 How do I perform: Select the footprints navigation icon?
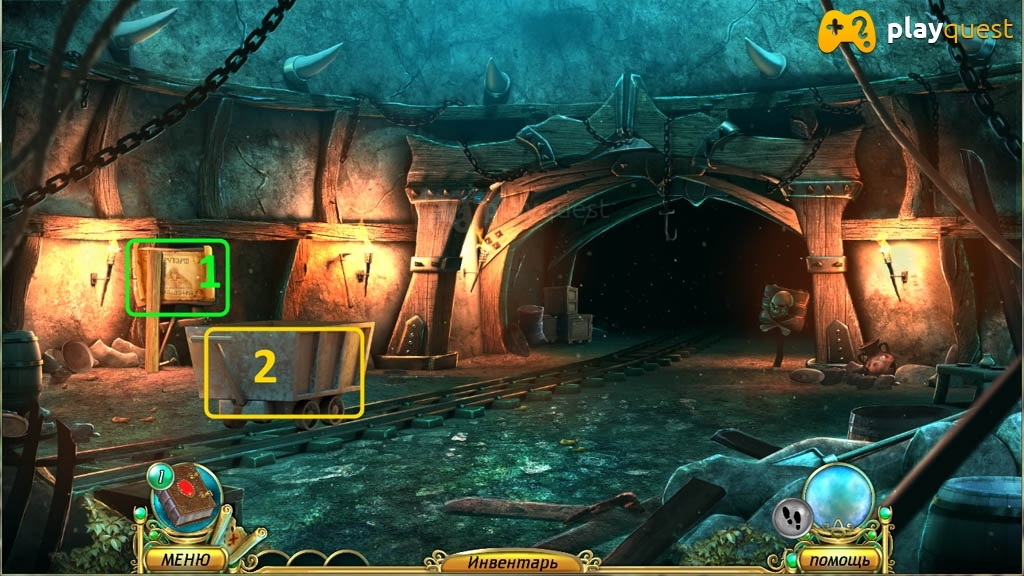click(791, 517)
